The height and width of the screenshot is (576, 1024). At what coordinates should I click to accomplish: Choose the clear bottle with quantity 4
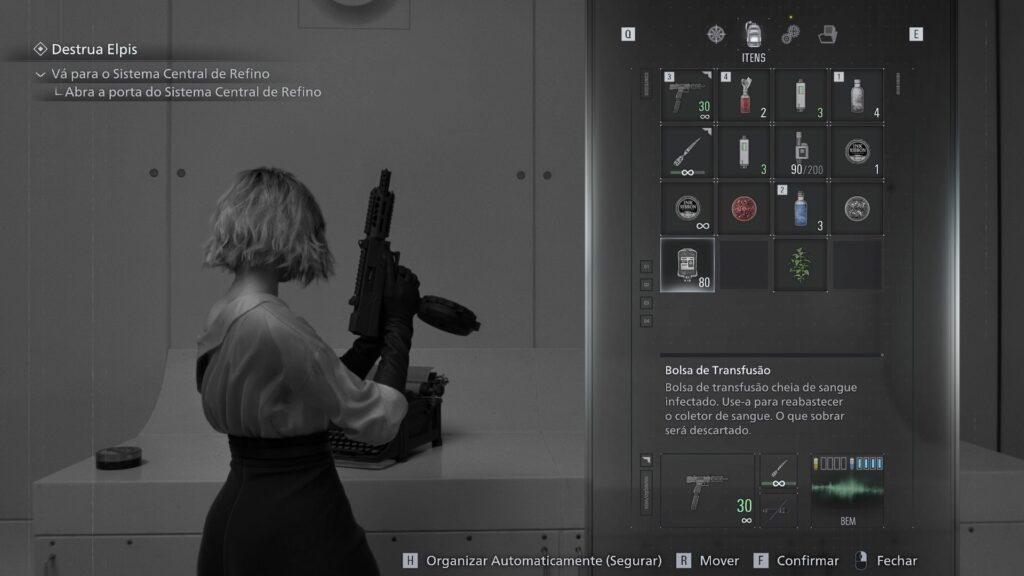click(x=857, y=95)
